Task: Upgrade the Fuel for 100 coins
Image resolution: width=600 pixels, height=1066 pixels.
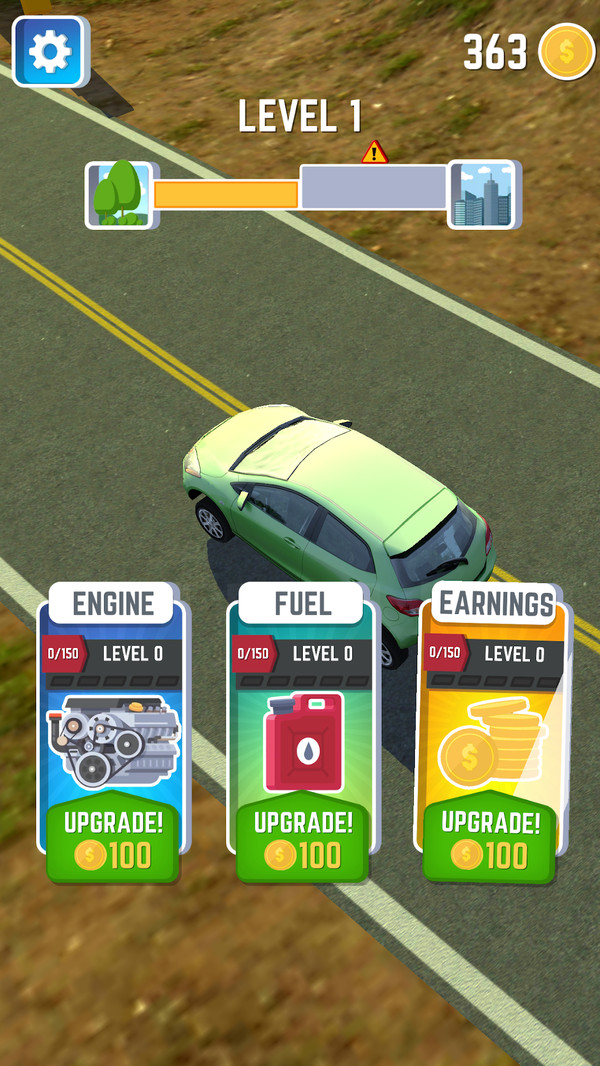Action: 303,840
